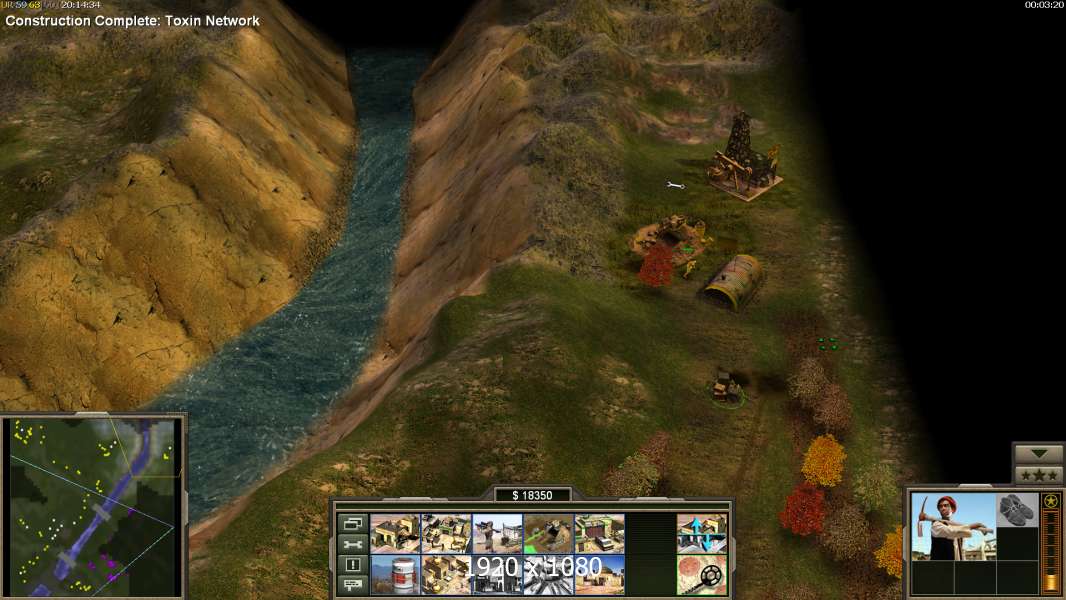This screenshot has width=1066, height=600.
Task: Click the minimap radar panel
Action: pyautogui.click(x=95, y=503)
